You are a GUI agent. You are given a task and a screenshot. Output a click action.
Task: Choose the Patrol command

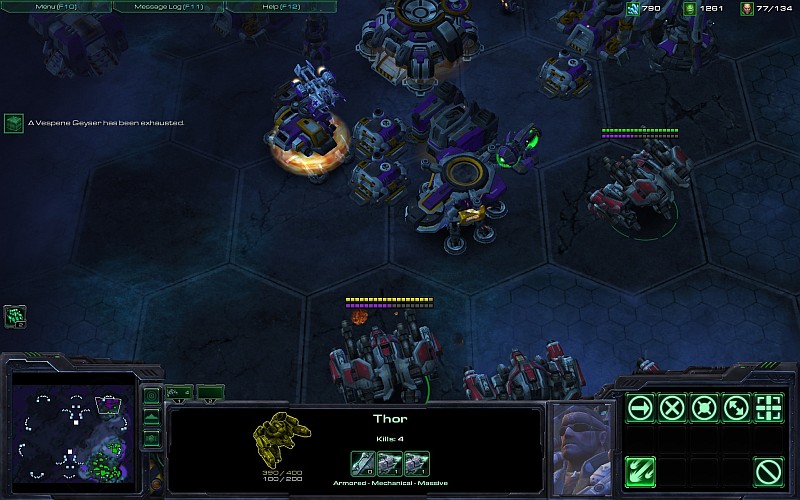click(736, 408)
